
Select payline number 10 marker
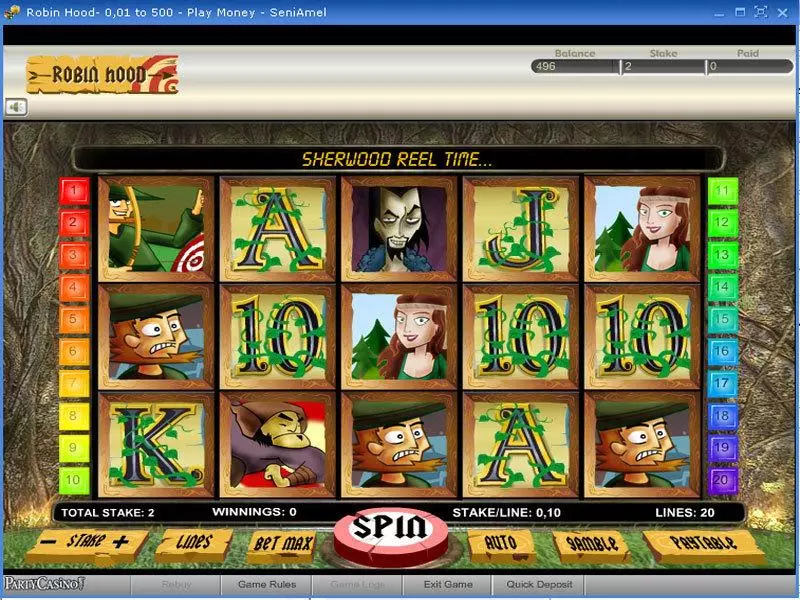tap(75, 481)
